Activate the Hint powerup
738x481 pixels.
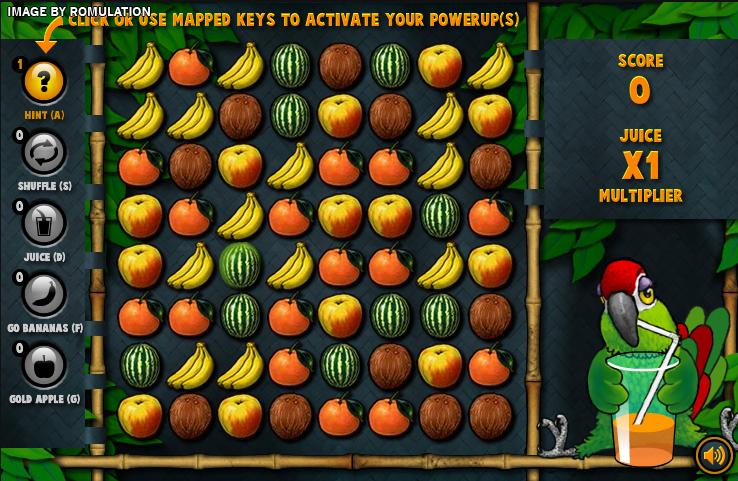[44, 82]
